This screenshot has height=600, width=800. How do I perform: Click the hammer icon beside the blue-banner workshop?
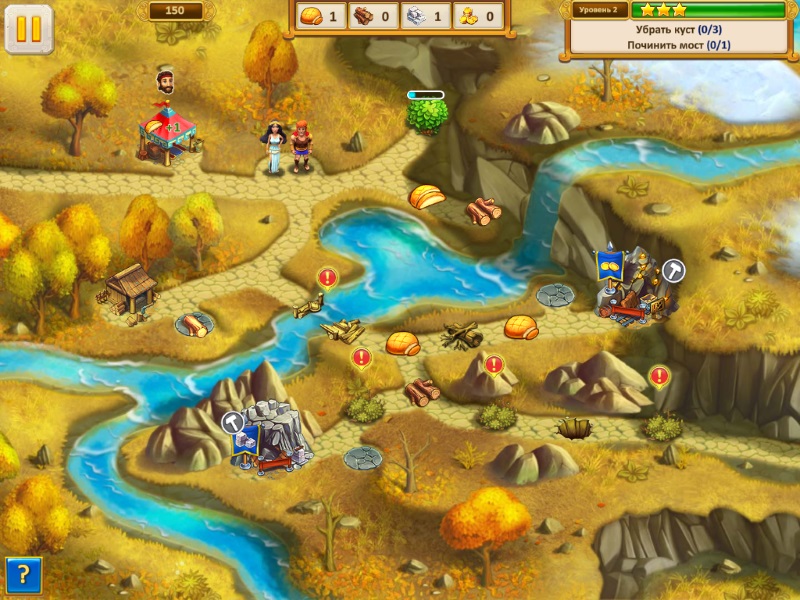tap(674, 269)
